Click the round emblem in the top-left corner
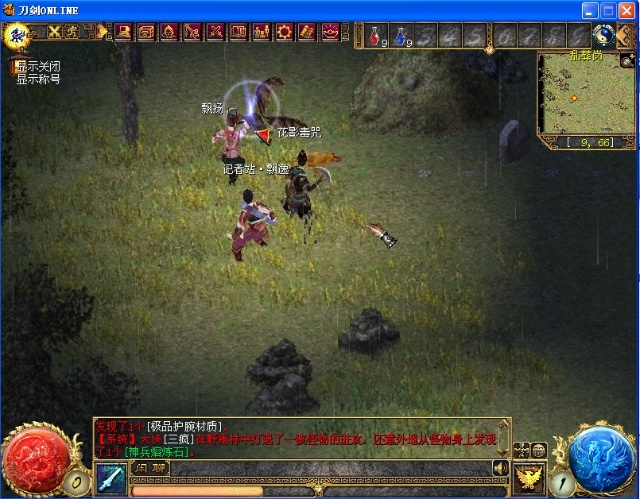The image size is (640, 499). coord(16,35)
